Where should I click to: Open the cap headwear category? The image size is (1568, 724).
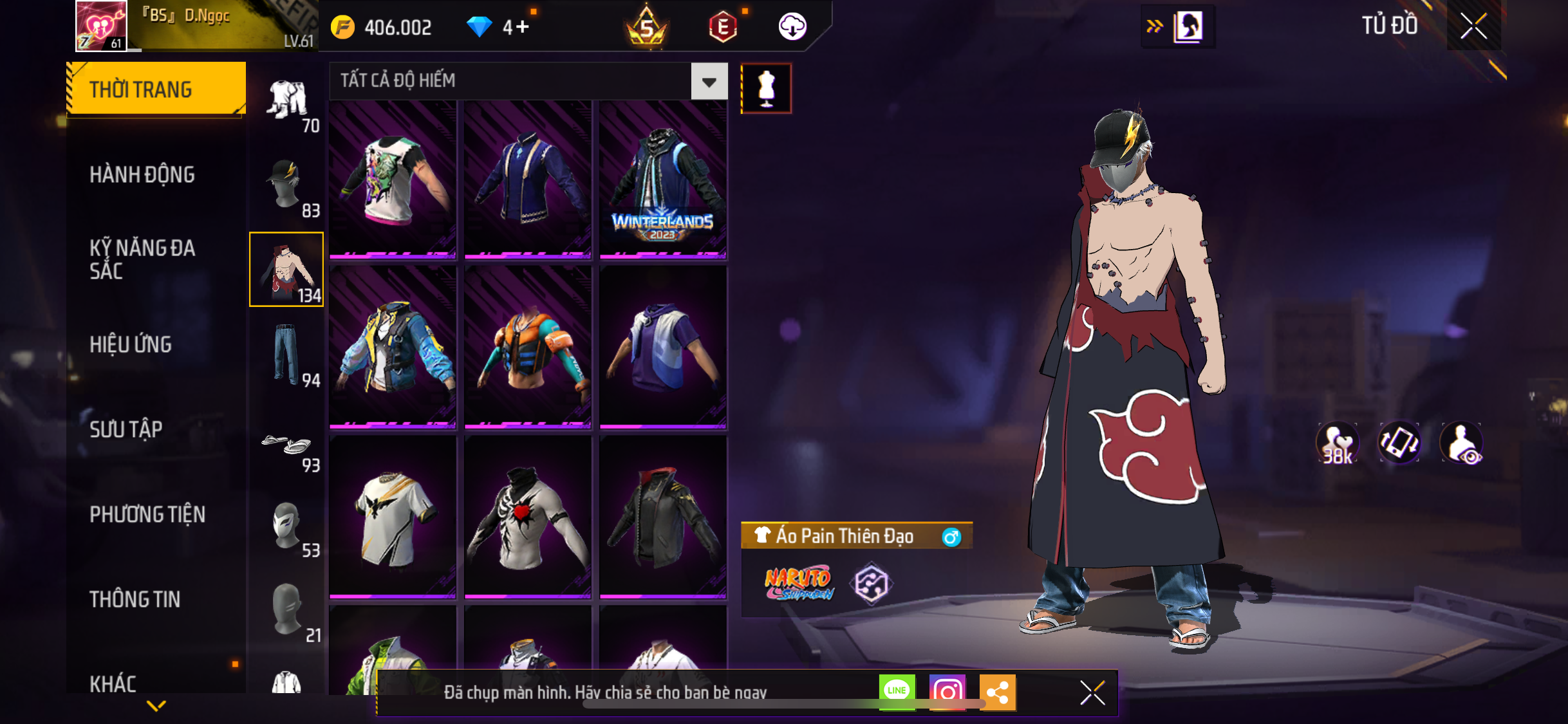[x=287, y=186]
